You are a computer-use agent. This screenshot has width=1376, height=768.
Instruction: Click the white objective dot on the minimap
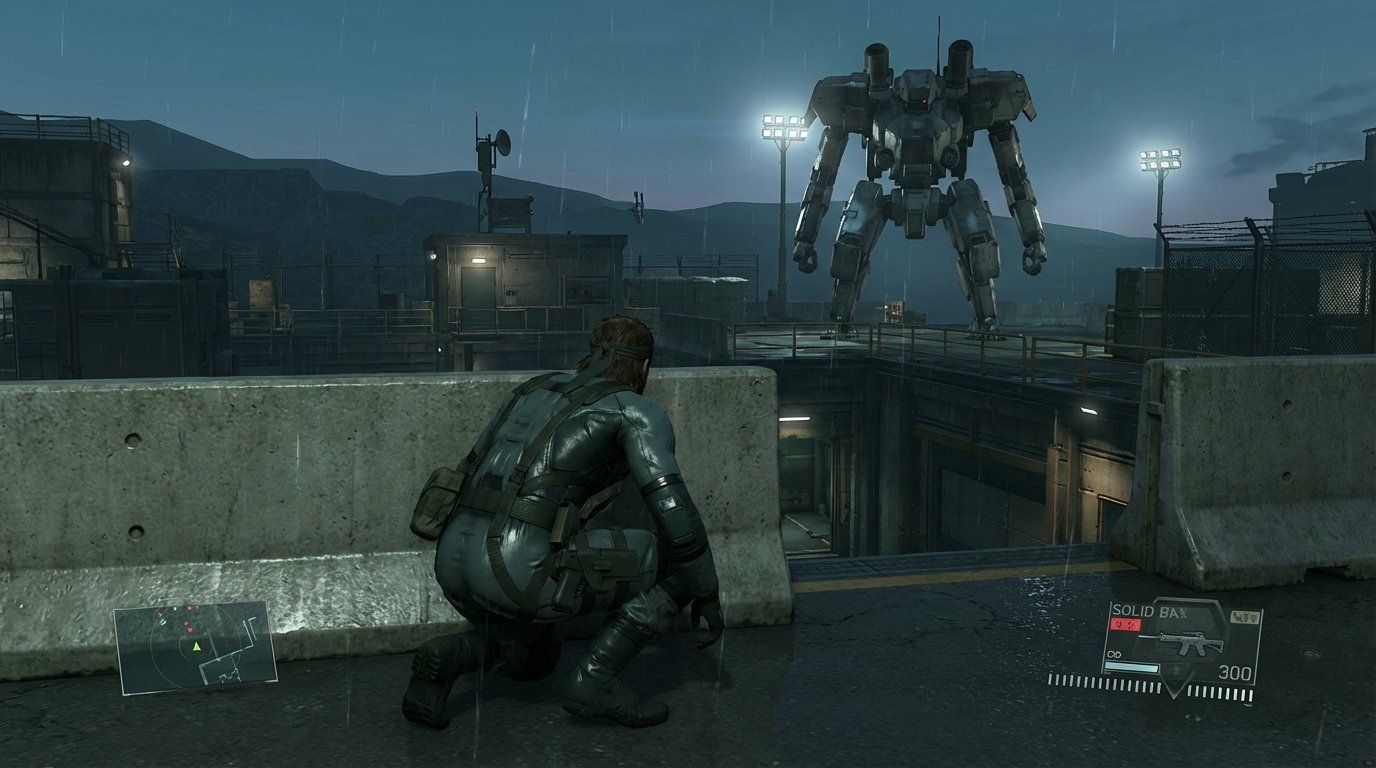[x=175, y=609]
